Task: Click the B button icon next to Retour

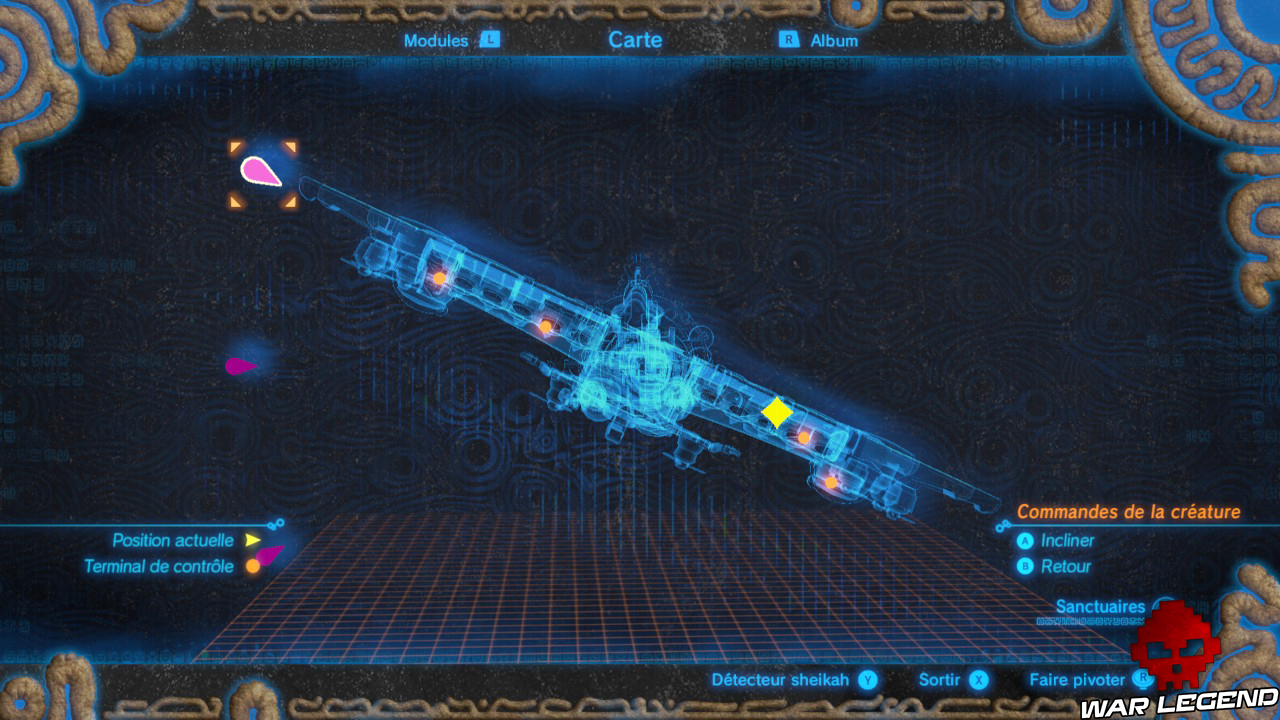Action: (1023, 565)
